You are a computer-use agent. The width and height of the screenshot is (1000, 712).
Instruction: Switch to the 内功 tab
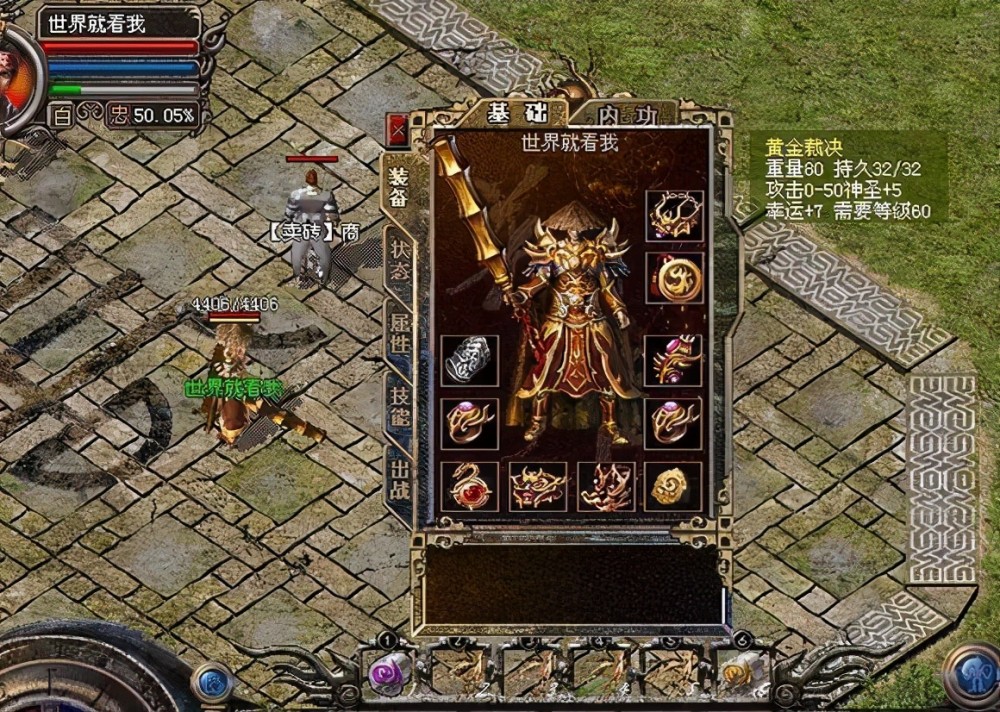(626, 116)
